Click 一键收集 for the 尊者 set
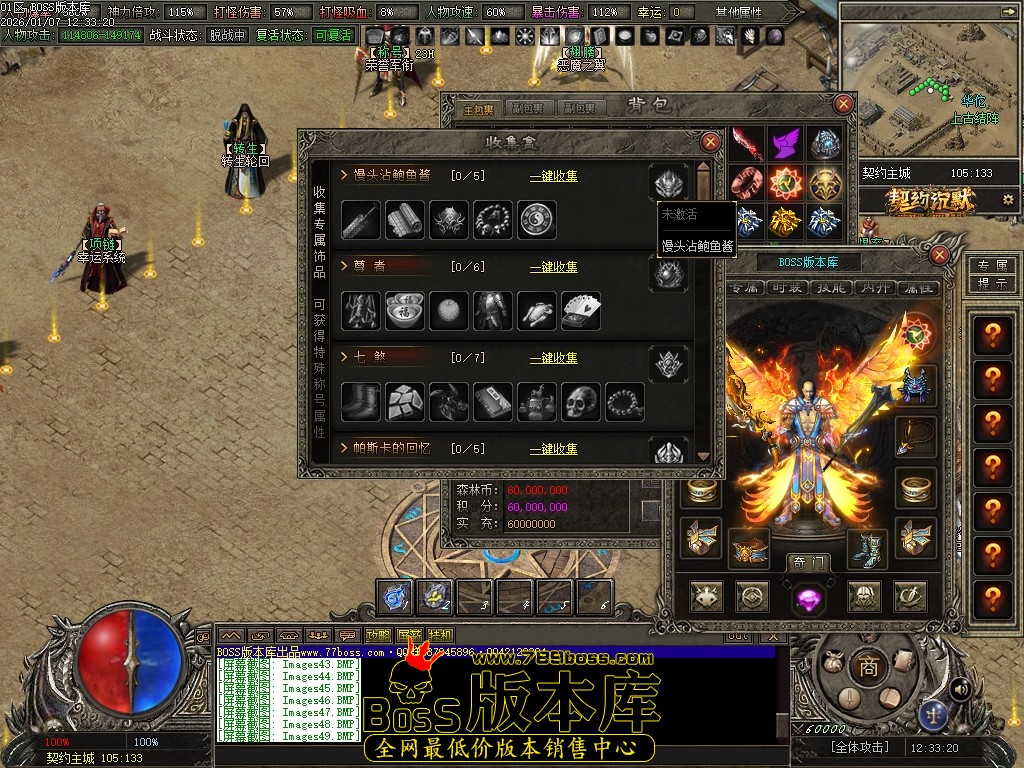Screen dimensions: 1024x768 tap(553, 267)
